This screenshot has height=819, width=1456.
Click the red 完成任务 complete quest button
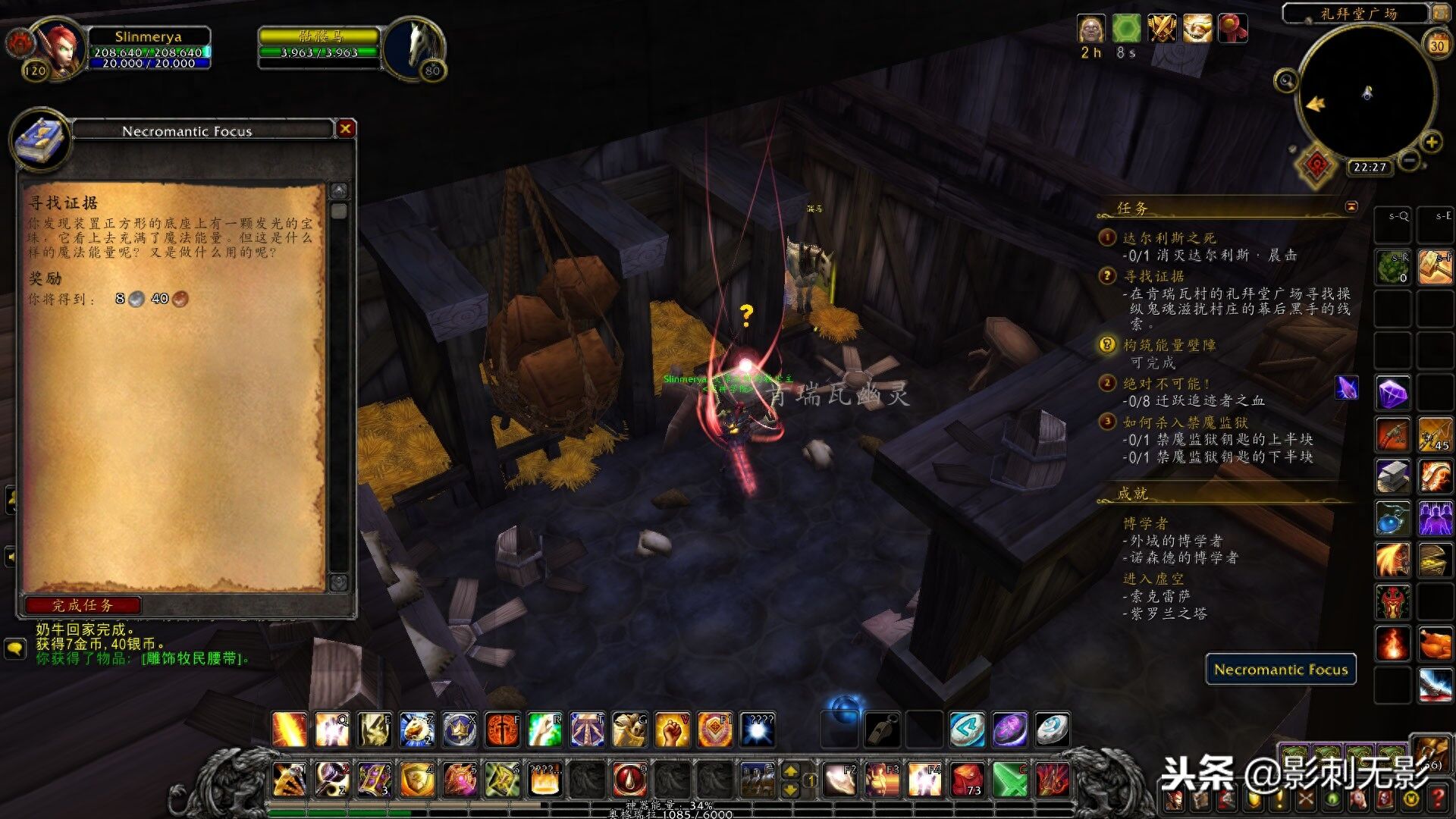(83, 605)
